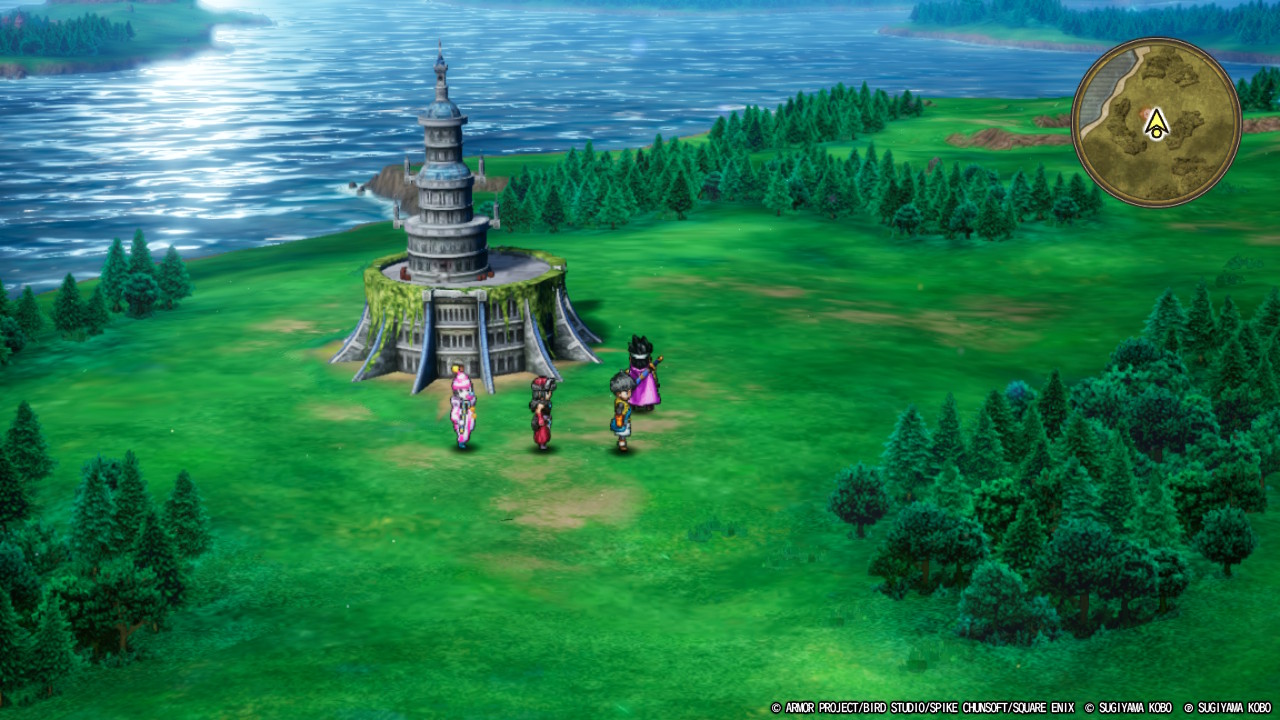Click the yellow player arrow on minimap
The width and height of the screenshot is (1280, 720).
[1156, 124]
